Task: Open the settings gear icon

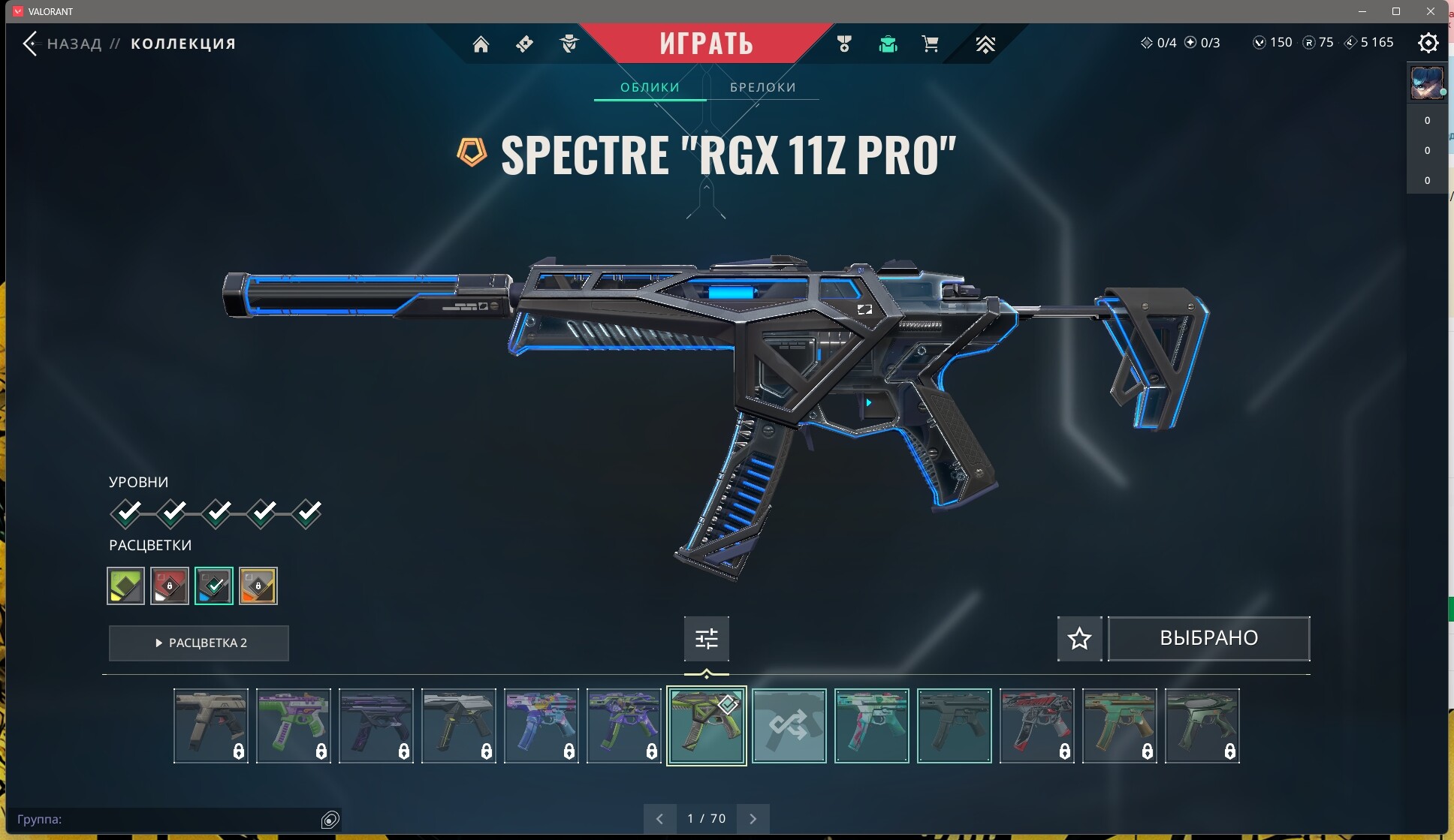Action: click(x=1428, y=43)
